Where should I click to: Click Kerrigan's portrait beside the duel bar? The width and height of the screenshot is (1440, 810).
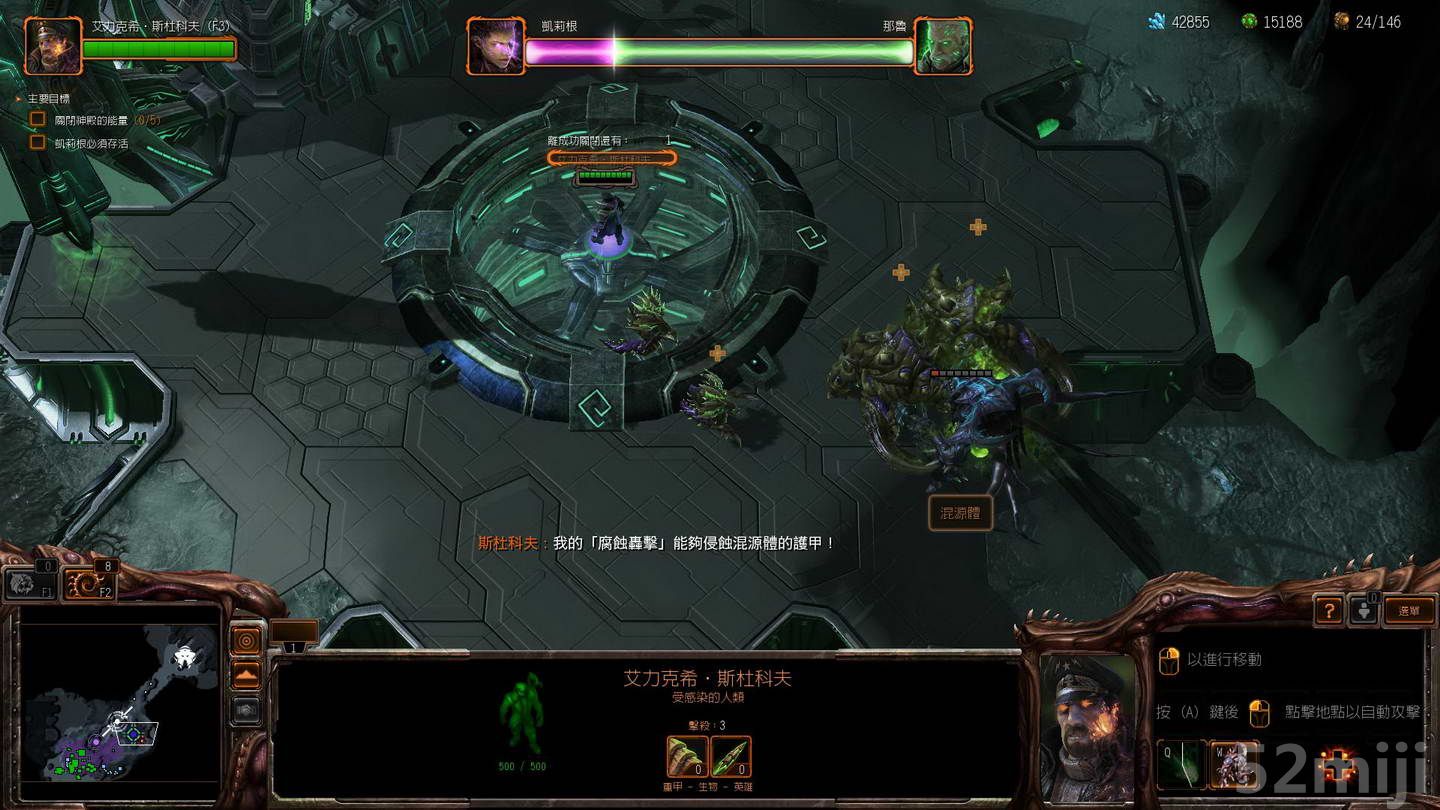495,42
